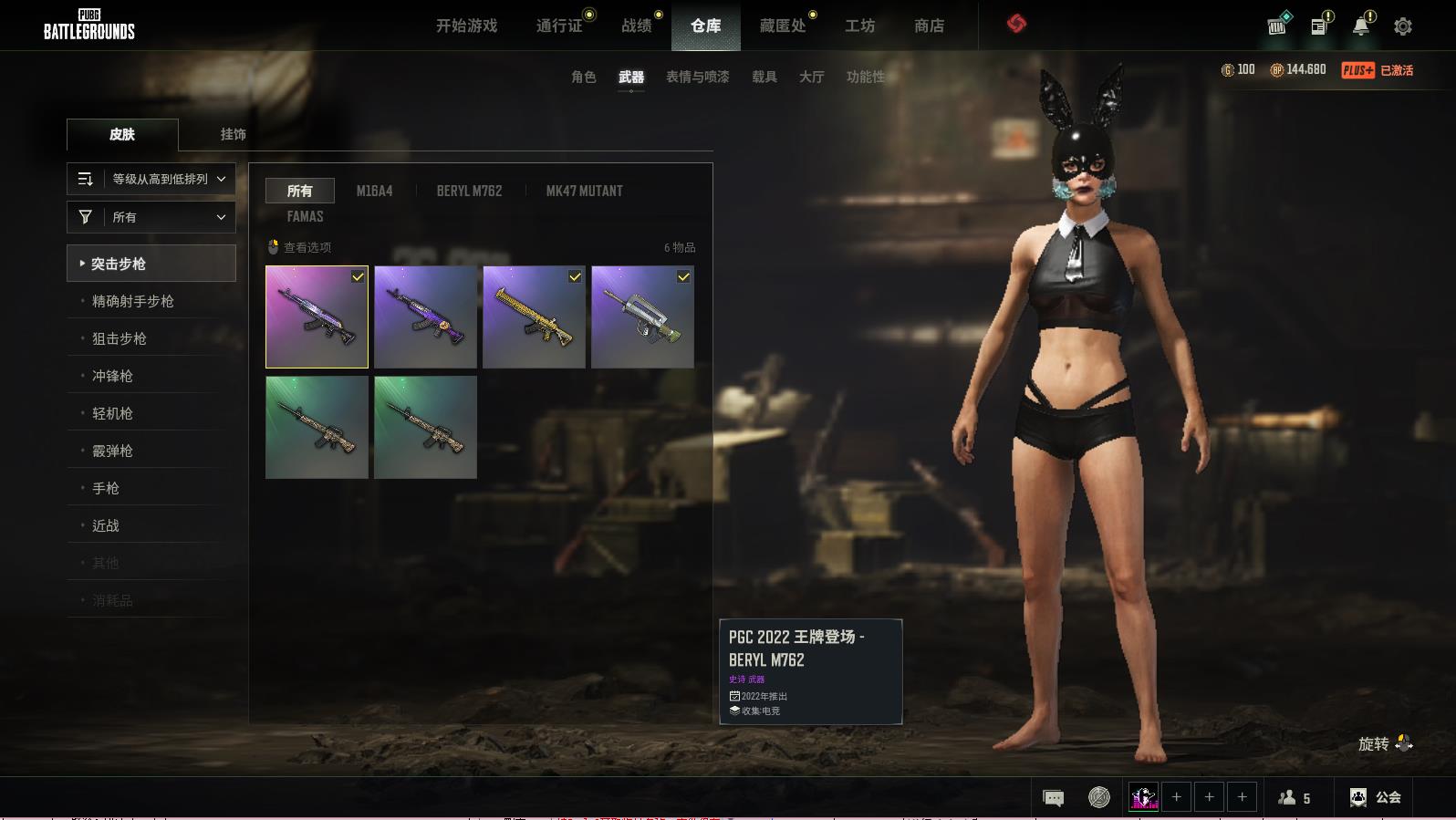Open the settings gear icon
1456x820 pixels.
[1403, 26]
